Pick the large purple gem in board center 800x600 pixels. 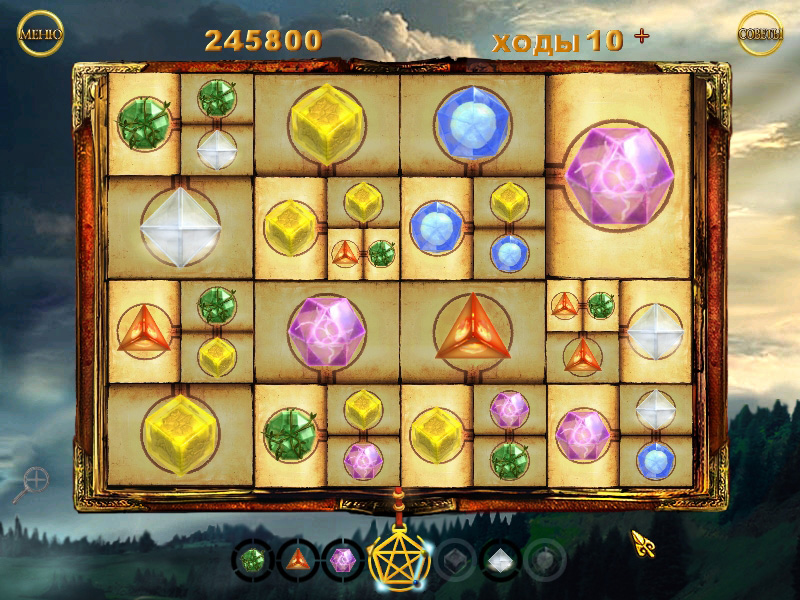point(326,329)
